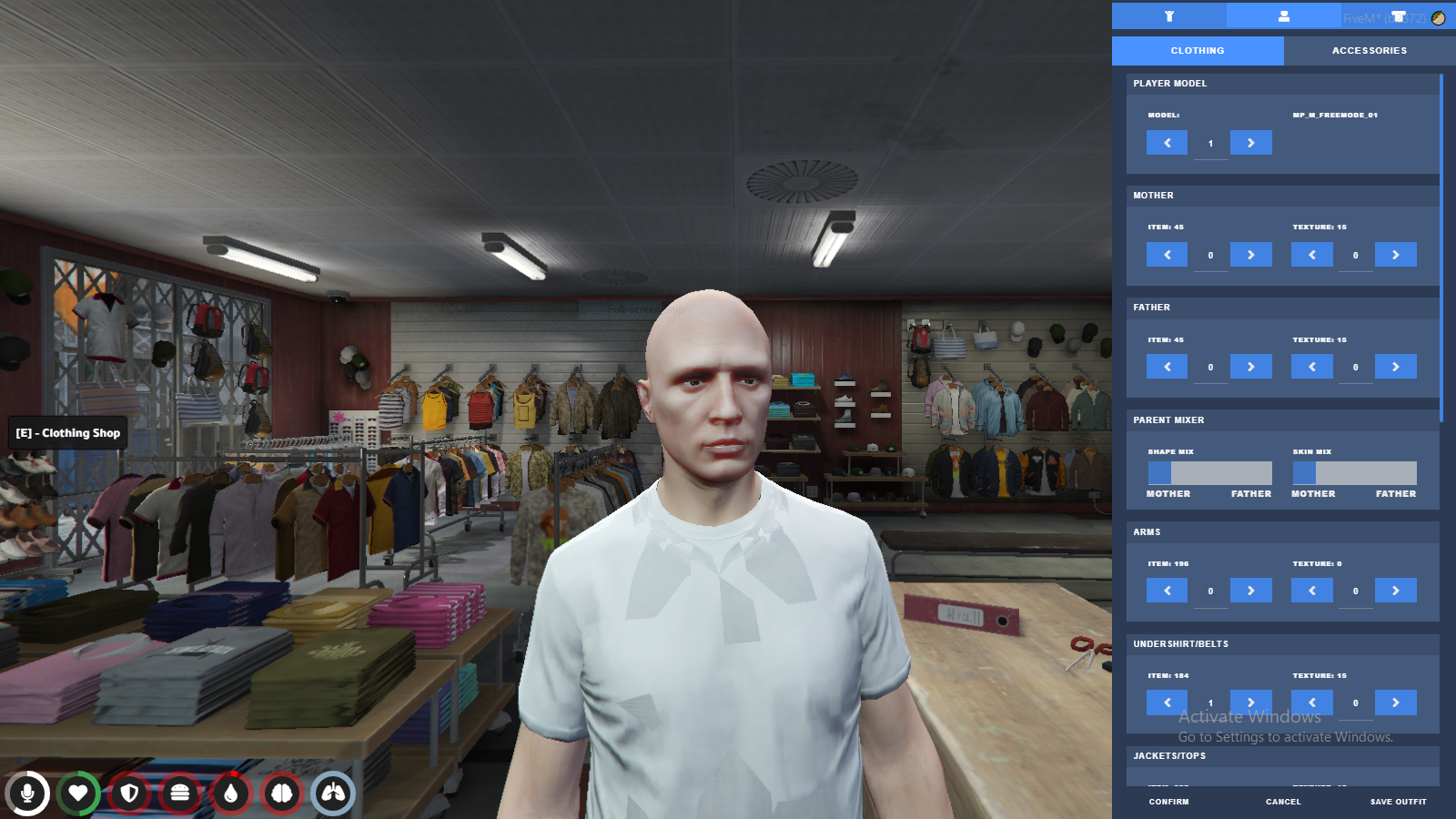
Task: Go to next Mother texture
Action: [1395, 255]
